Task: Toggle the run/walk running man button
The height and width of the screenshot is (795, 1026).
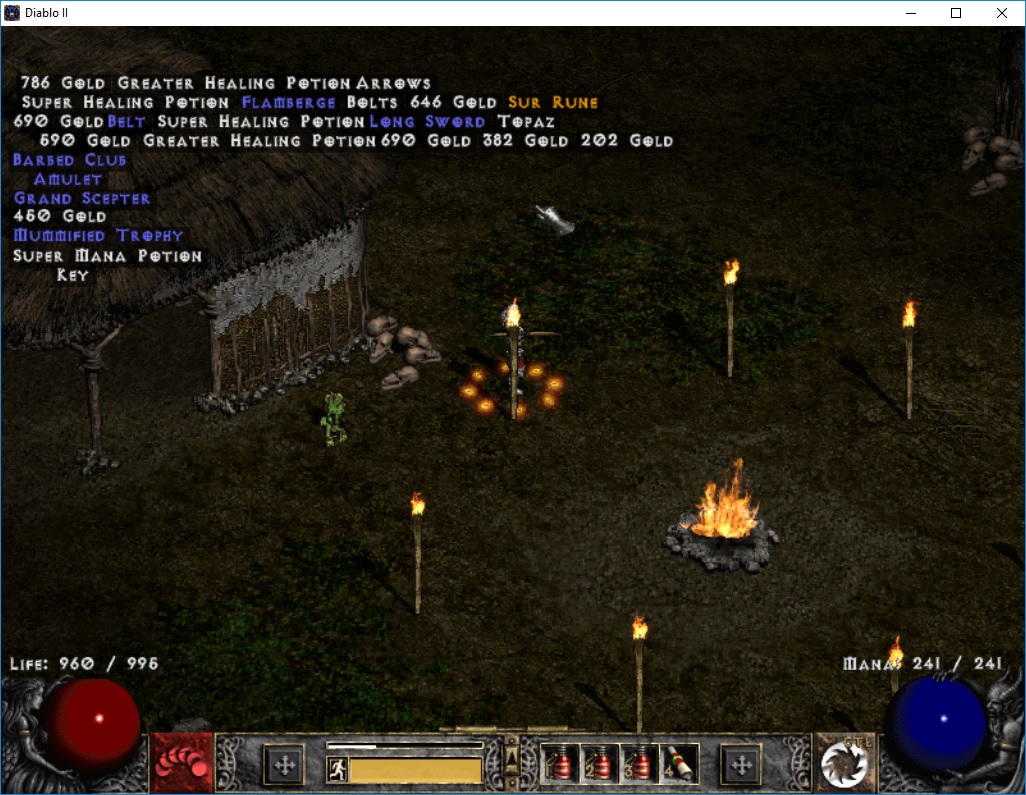Action: pos(337,769)
